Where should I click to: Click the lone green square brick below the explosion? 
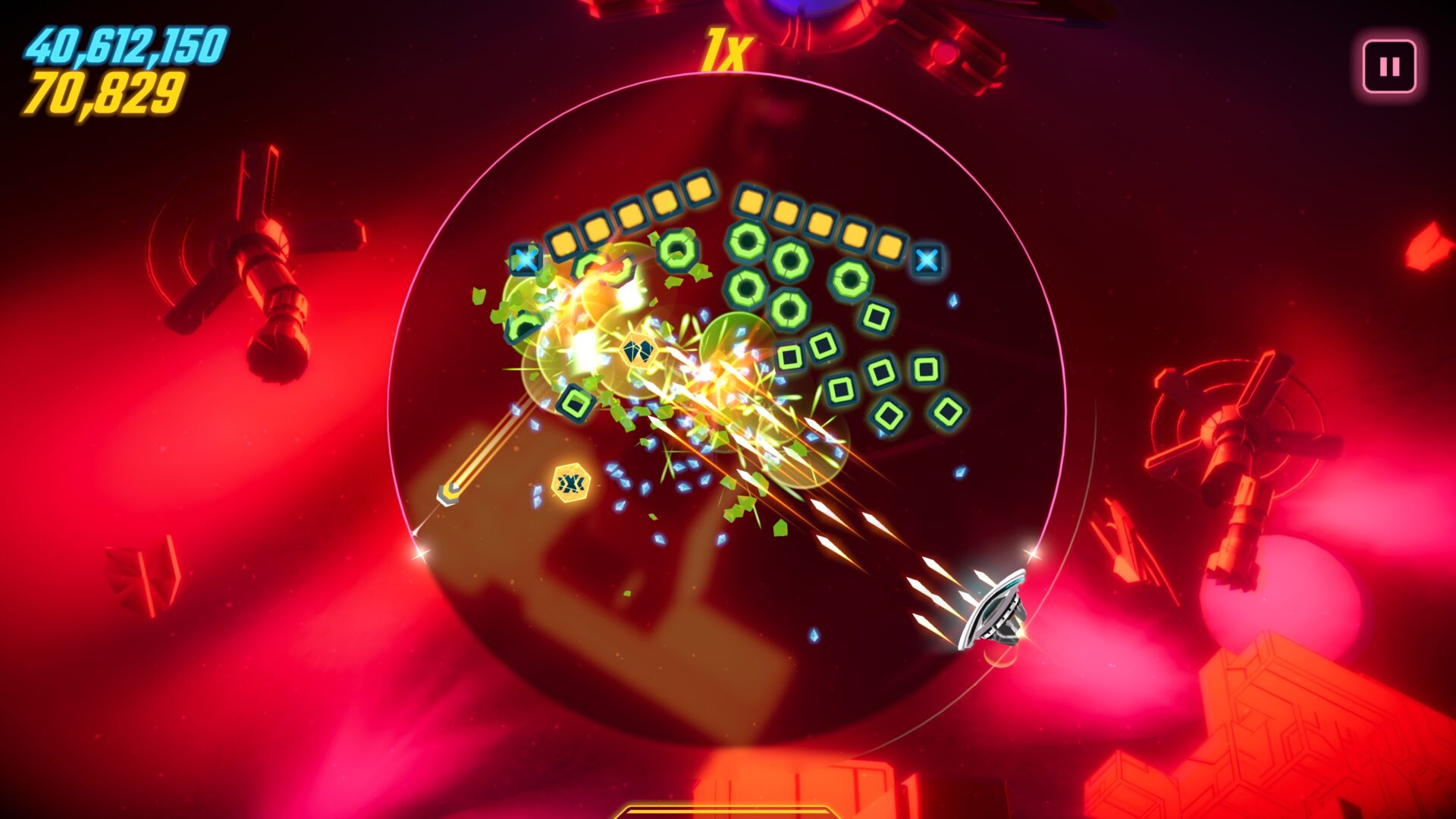point(578,402)
